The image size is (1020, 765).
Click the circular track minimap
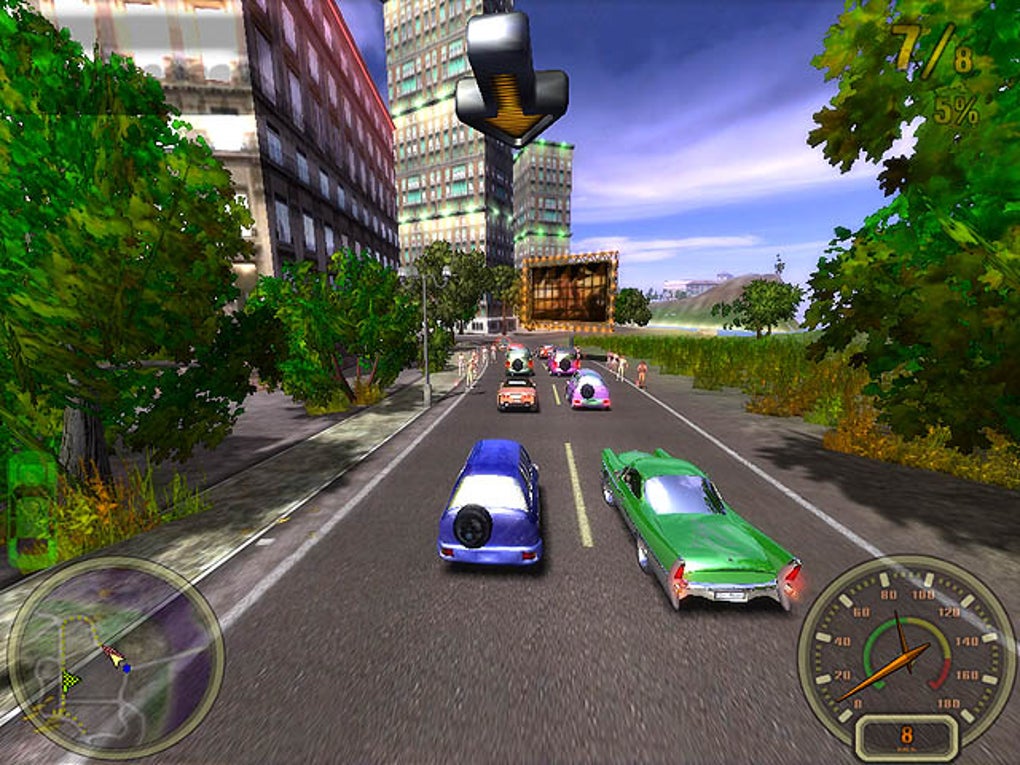tap(115, 657)
